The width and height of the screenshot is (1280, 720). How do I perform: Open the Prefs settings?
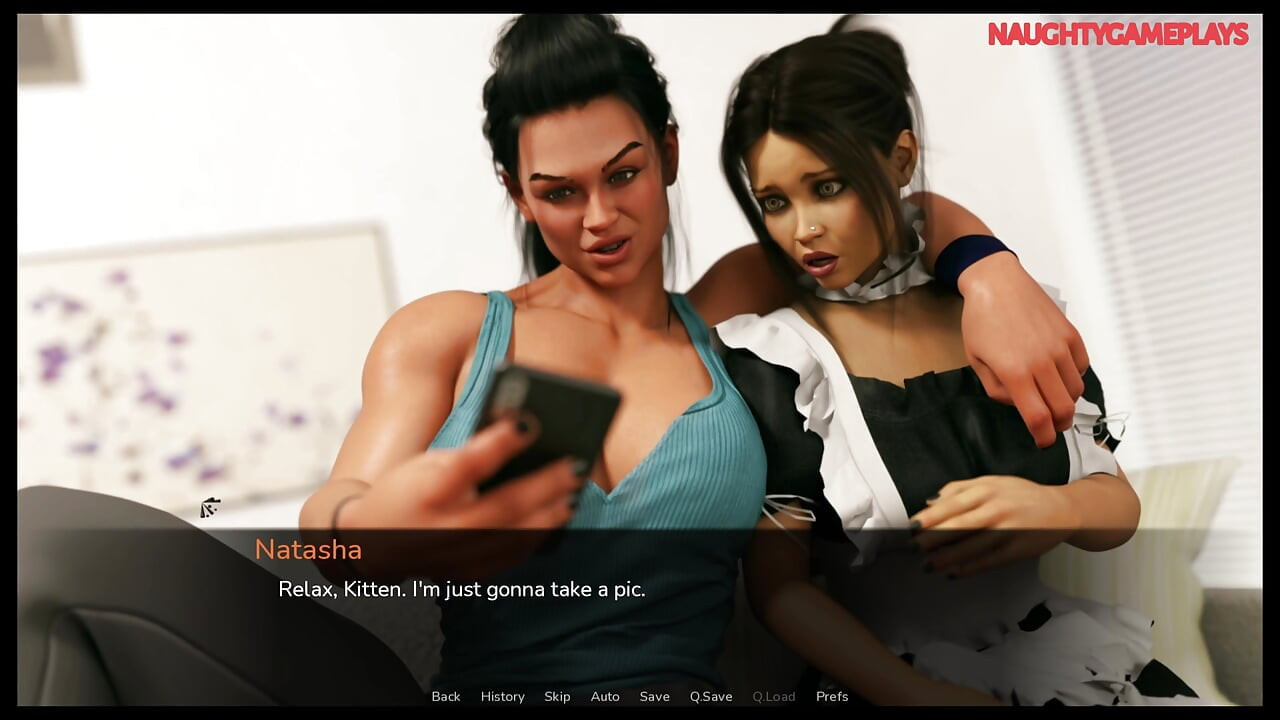coord(832,696)
